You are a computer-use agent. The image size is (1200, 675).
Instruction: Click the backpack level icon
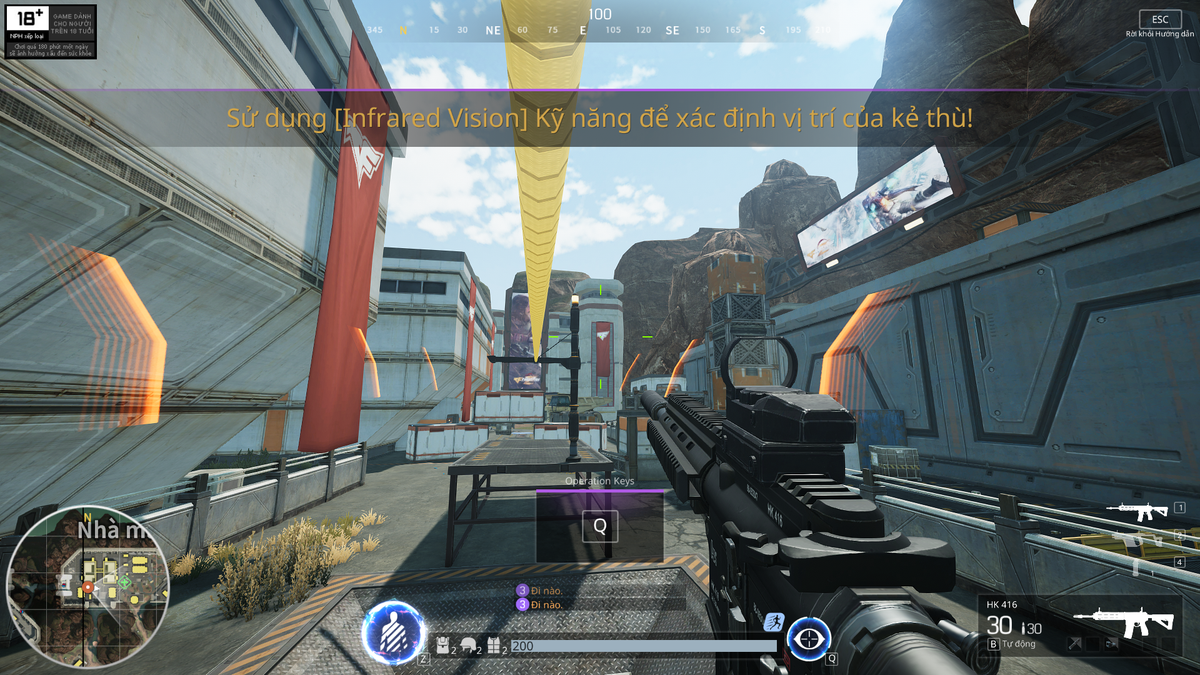445,647
